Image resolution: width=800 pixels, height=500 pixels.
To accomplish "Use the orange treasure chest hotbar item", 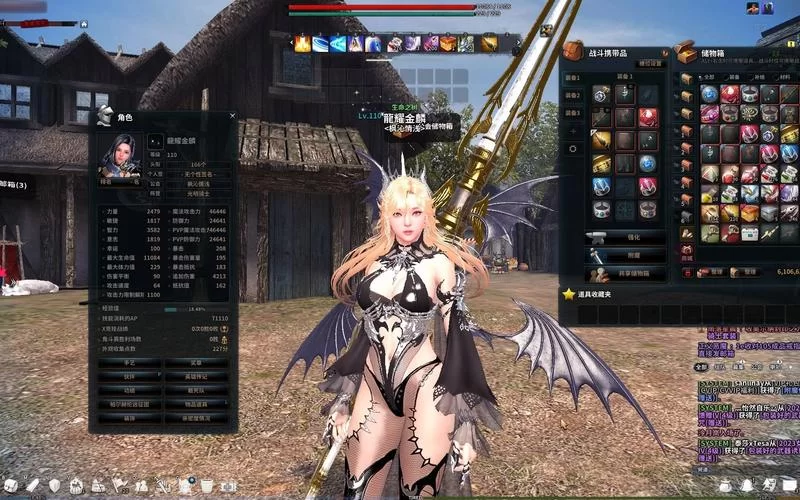I will [x=447, y=44].
